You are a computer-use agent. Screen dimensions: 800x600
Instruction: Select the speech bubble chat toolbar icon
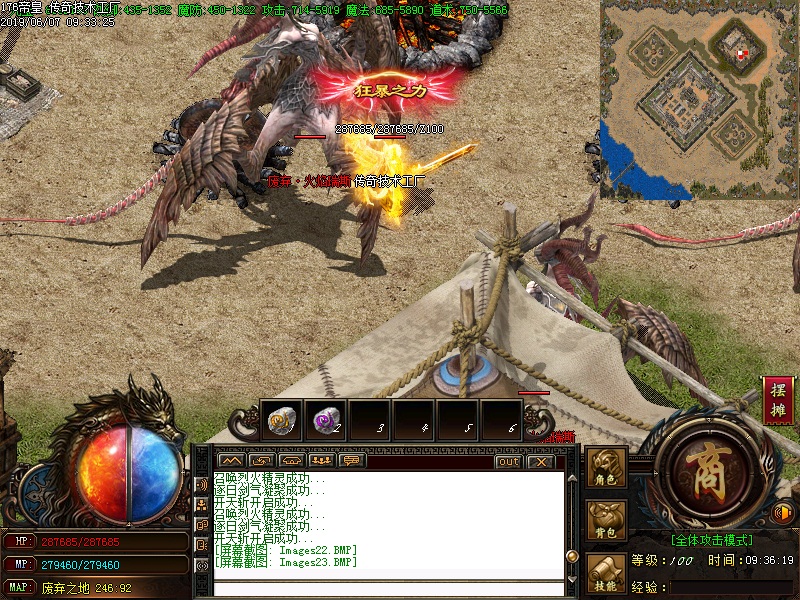click(x=351, y=461)
